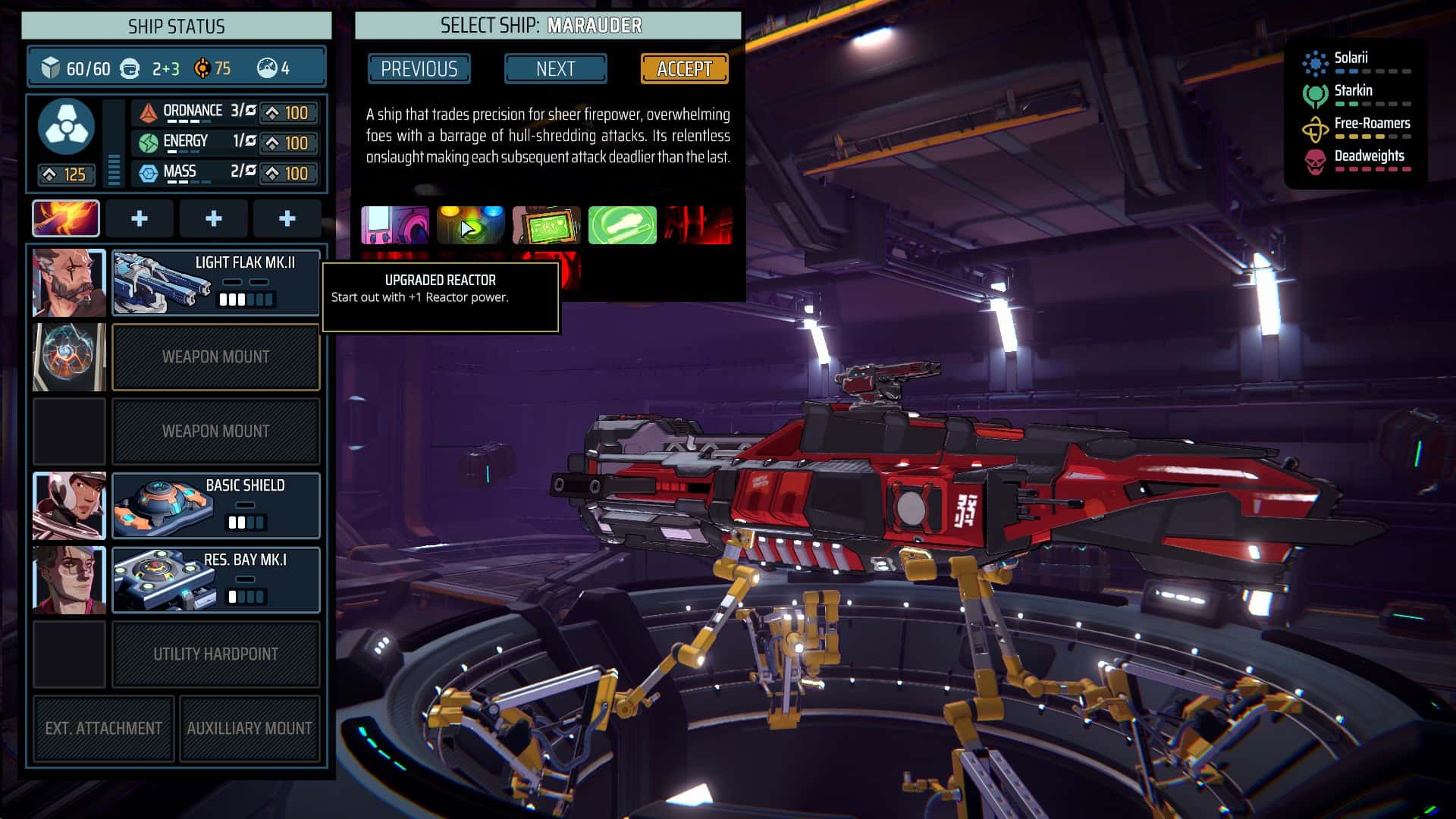This screenshot has height=819, width=1456.
Task: Go to the Previous ship
Action: tap(419, 69)
